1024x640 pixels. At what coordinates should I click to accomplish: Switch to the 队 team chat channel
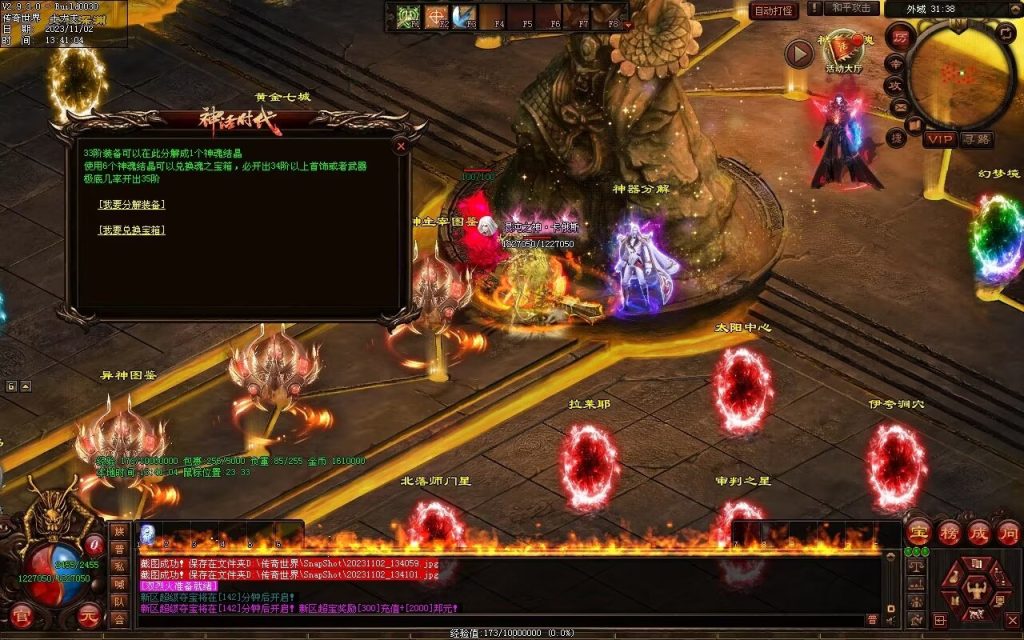(x=119, y=602)
